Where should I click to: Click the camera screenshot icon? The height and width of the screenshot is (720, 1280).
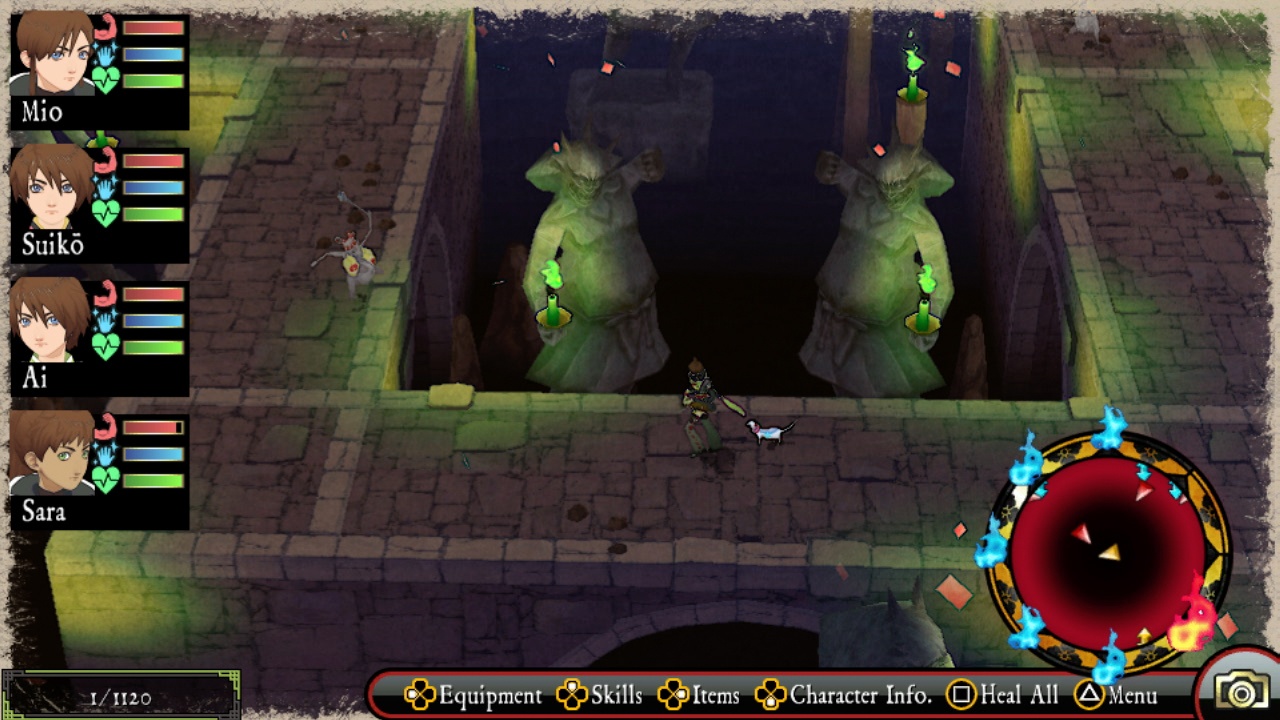tap(1240, 692)
